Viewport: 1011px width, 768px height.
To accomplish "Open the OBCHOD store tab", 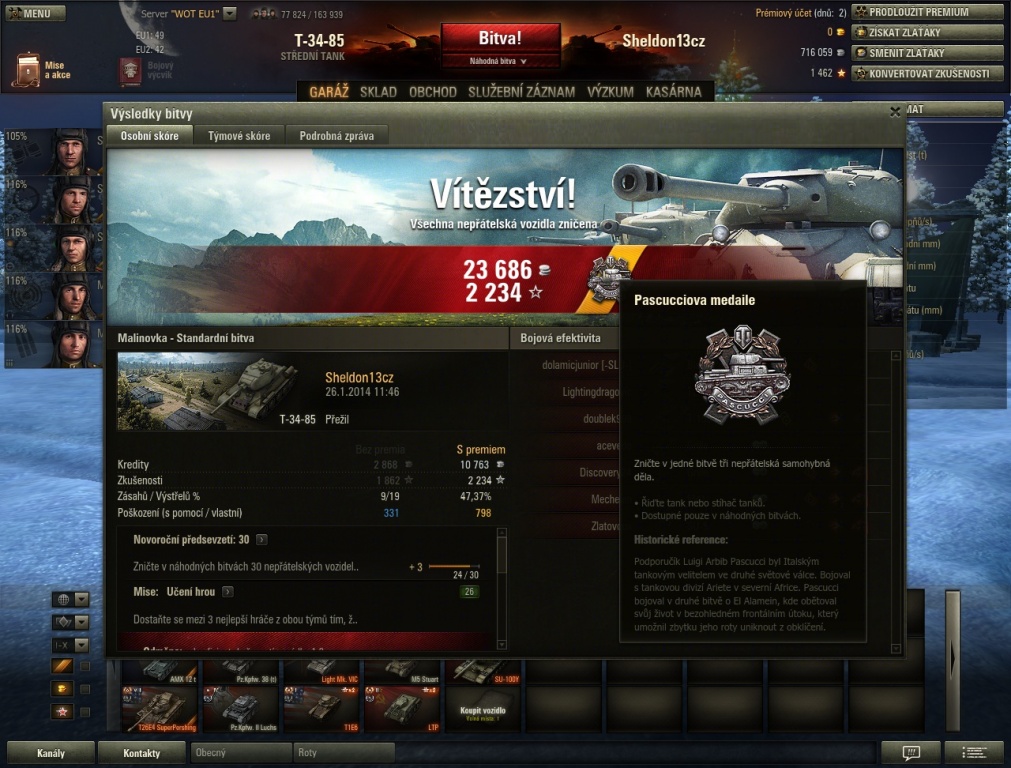I will click(433, 92).
